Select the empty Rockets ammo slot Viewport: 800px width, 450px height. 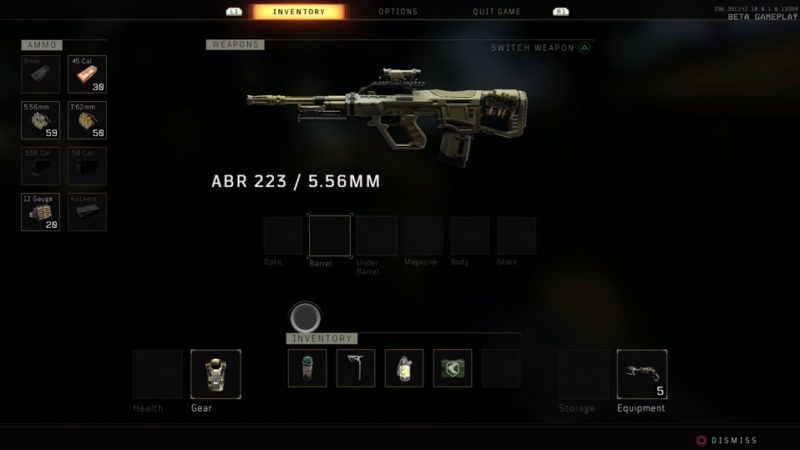point(87,212)
